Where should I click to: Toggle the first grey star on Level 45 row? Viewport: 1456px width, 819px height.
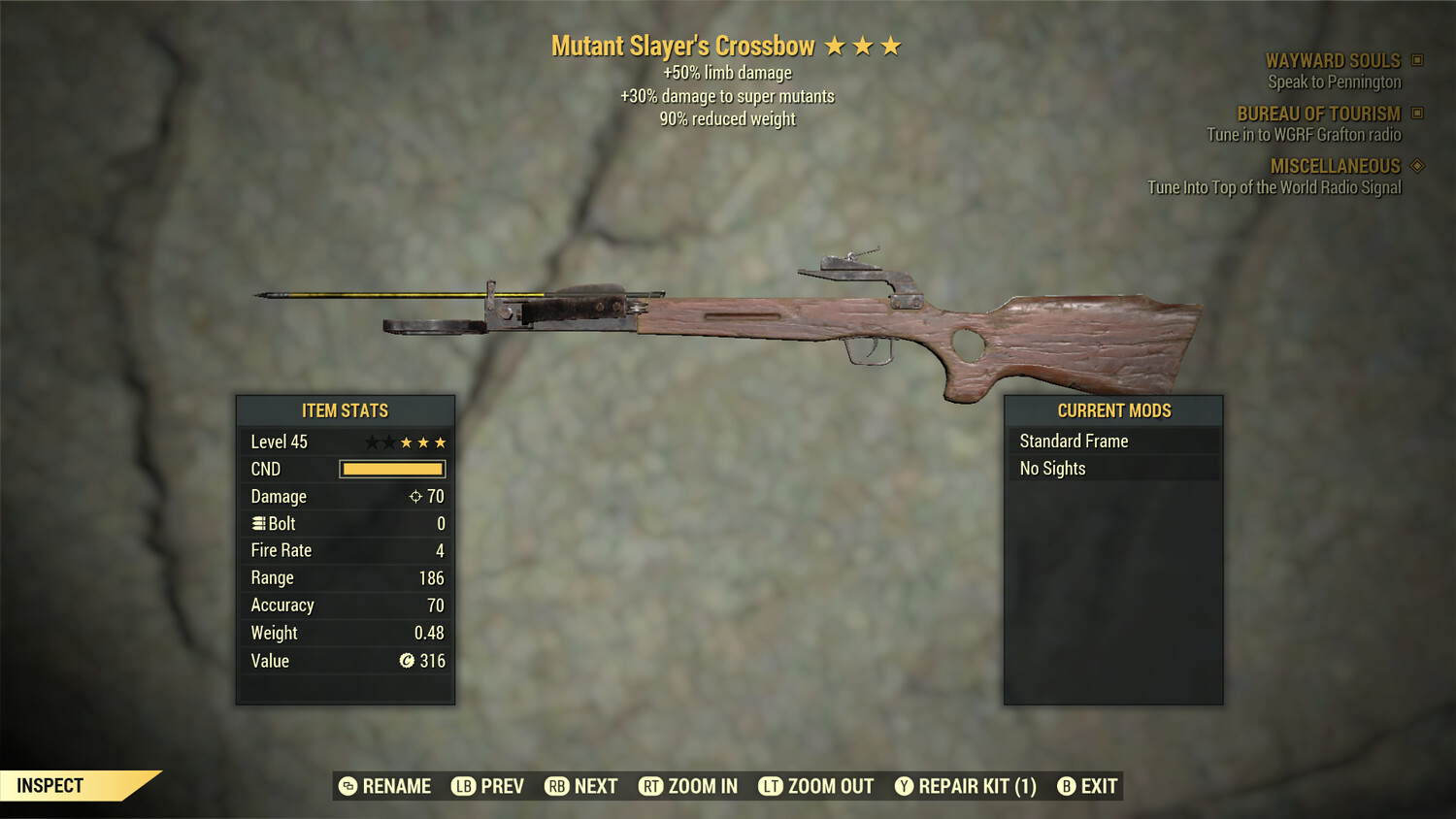[371, 442]
